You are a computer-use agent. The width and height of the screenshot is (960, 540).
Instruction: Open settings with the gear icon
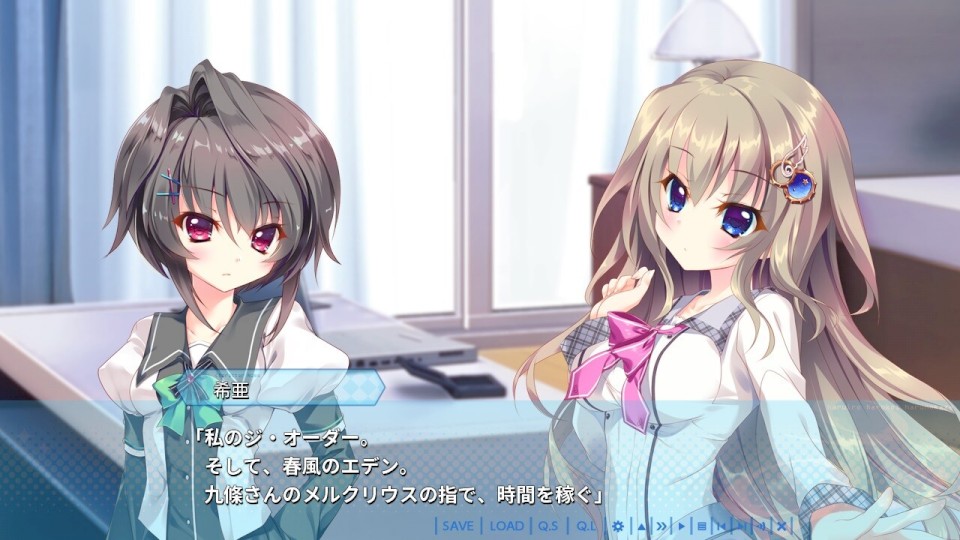coord(618,526)
